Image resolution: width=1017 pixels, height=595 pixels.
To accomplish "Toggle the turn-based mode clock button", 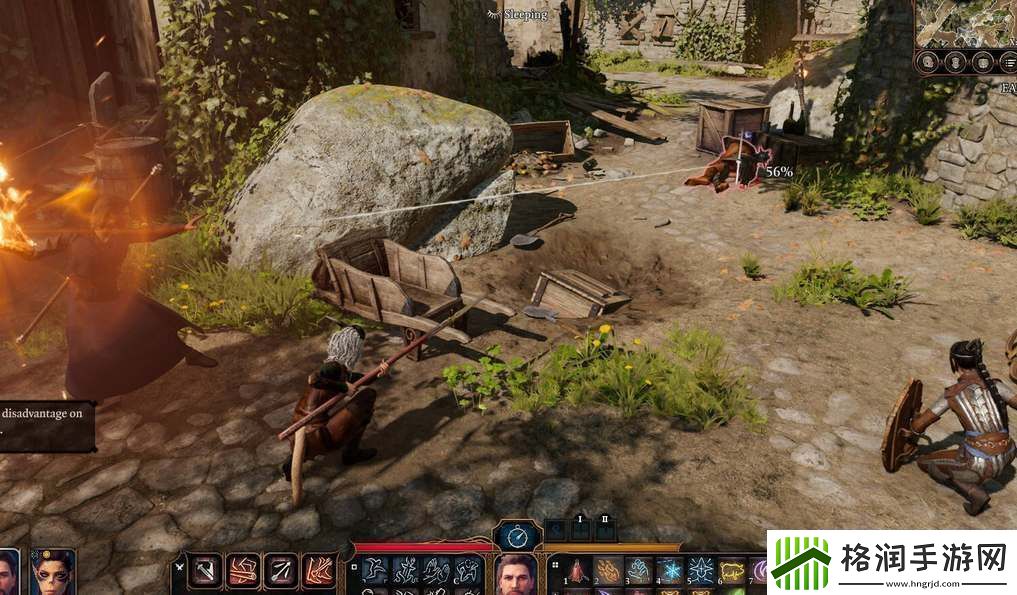I will click(517, 535).
